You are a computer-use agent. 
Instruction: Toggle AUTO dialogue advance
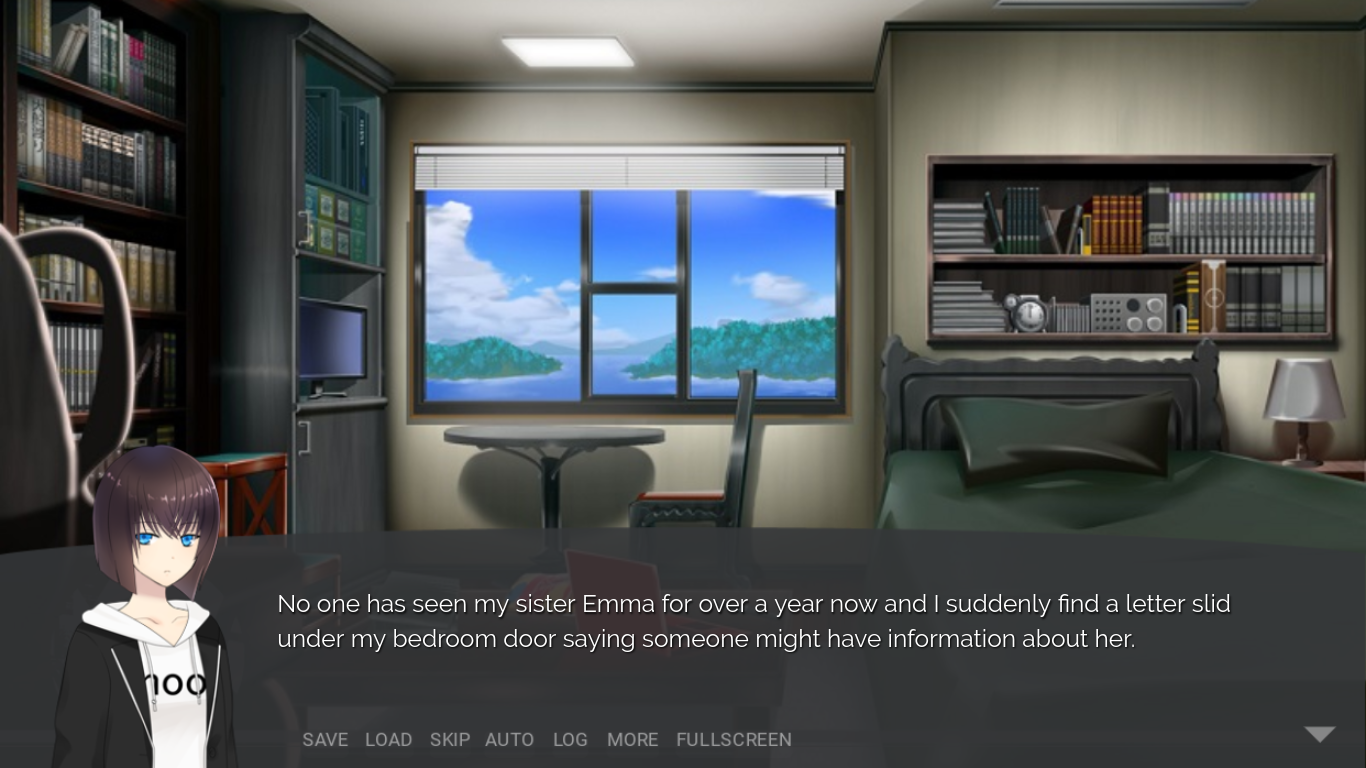click(509, 740)
